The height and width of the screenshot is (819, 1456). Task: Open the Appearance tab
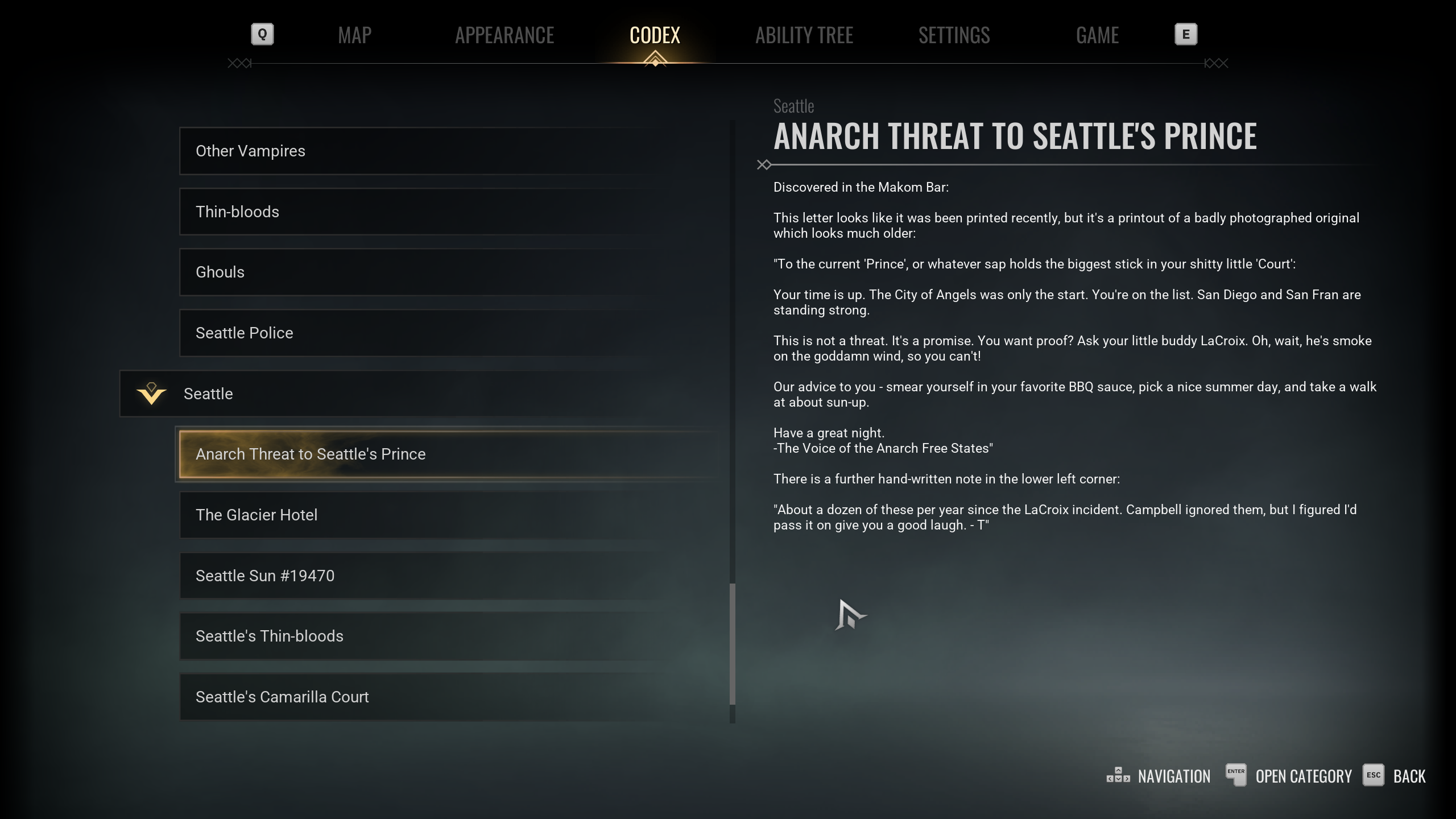(504, 35)
